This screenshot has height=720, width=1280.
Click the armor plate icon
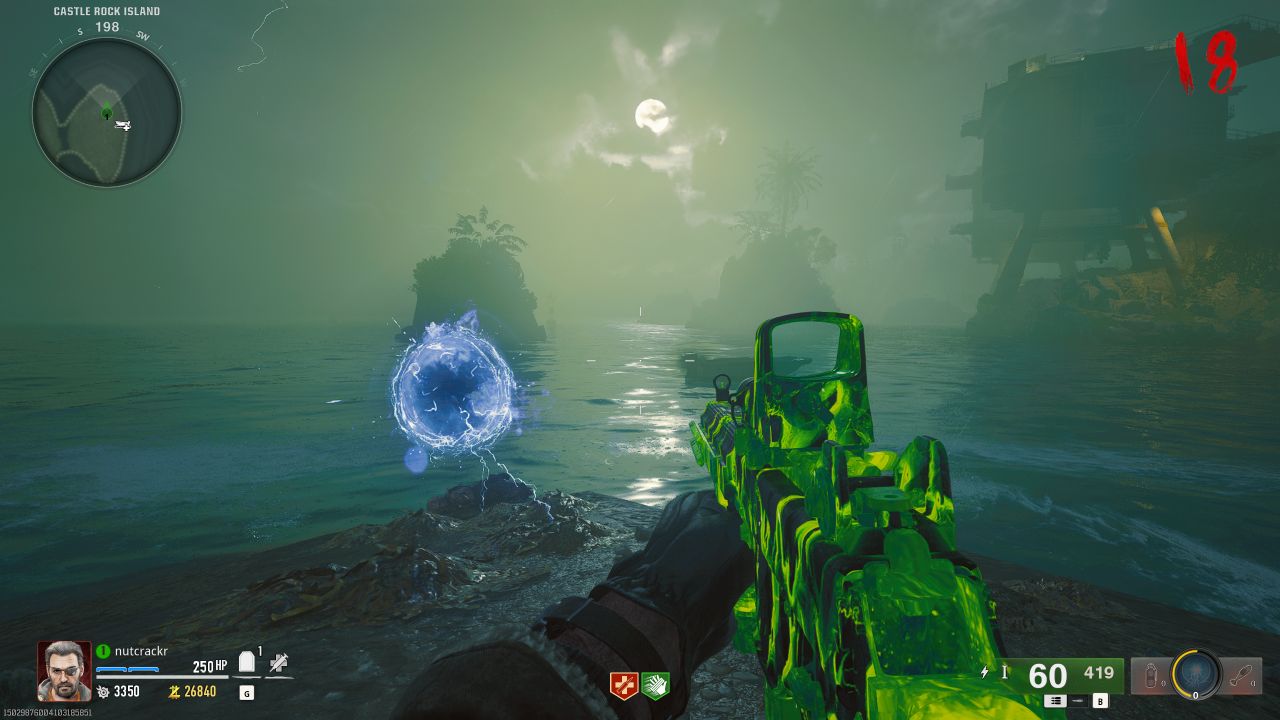247,664
